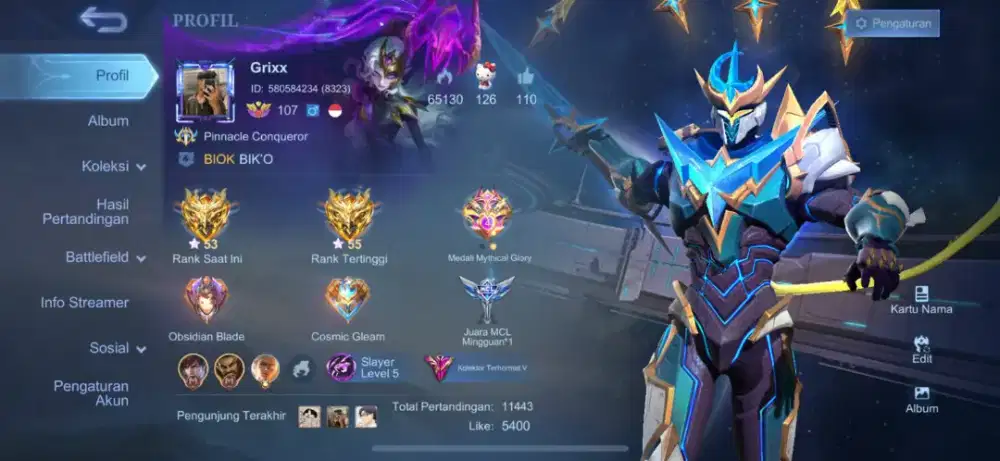Switch to the Album tab
Viewport: 1000px width, 461px height.
click(108, 121)
